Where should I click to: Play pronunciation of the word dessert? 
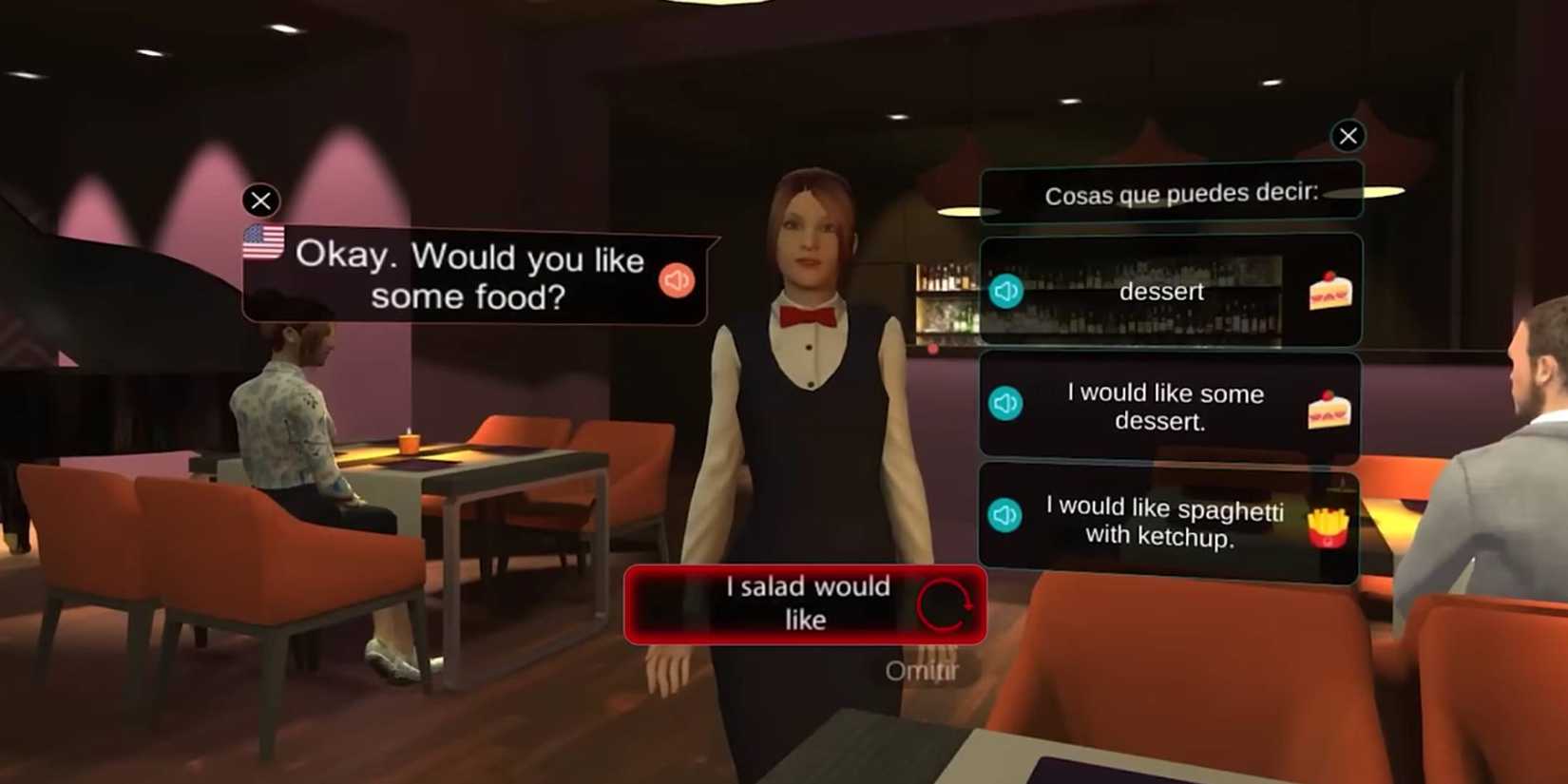click(1004, 292)
